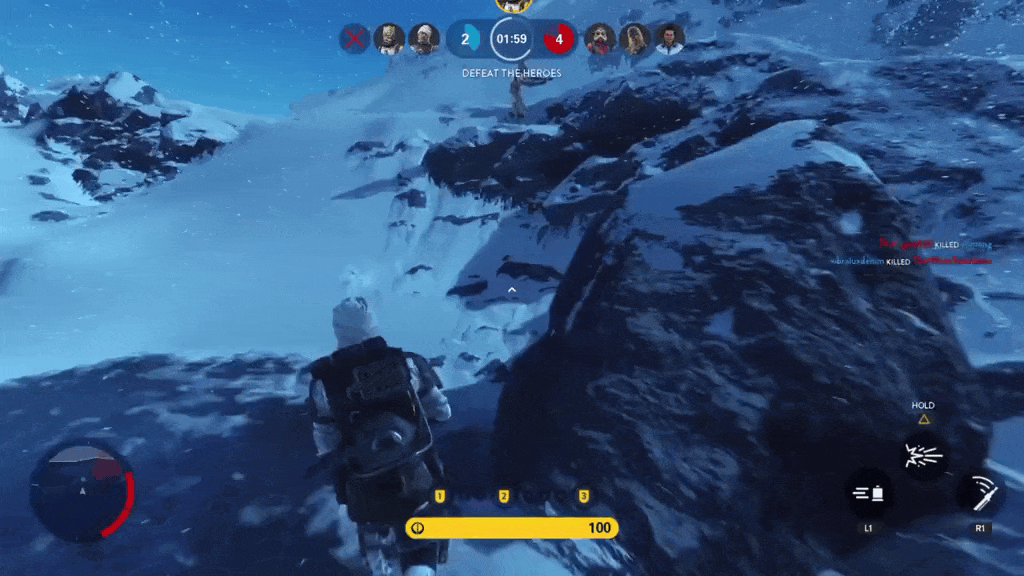Choose the Chewbacca hero portrait
The image size is (1024, 576).
tap(634, 39)
